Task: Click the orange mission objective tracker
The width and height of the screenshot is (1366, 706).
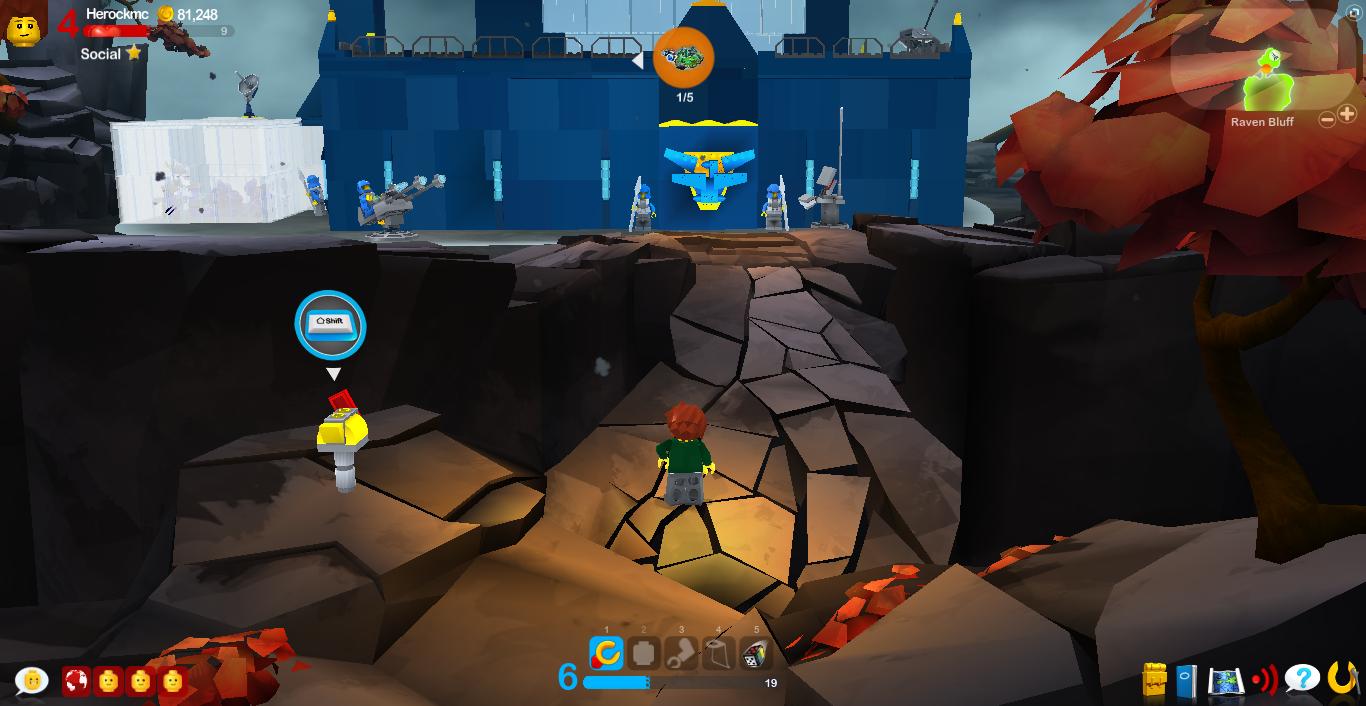Action: (x=684, y=57)
